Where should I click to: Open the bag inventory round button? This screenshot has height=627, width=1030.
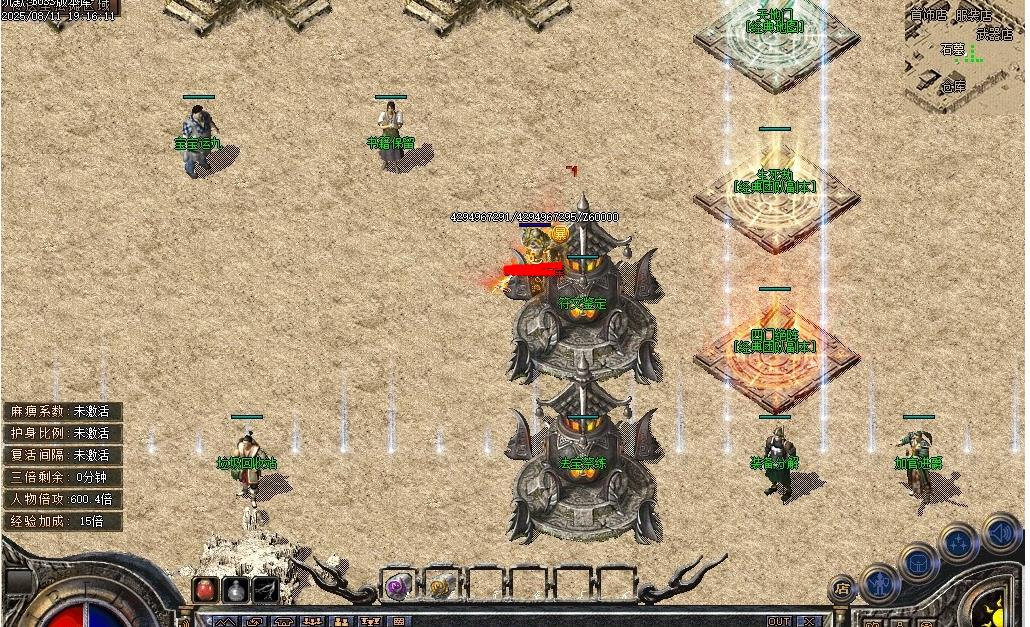click(918, 563)
